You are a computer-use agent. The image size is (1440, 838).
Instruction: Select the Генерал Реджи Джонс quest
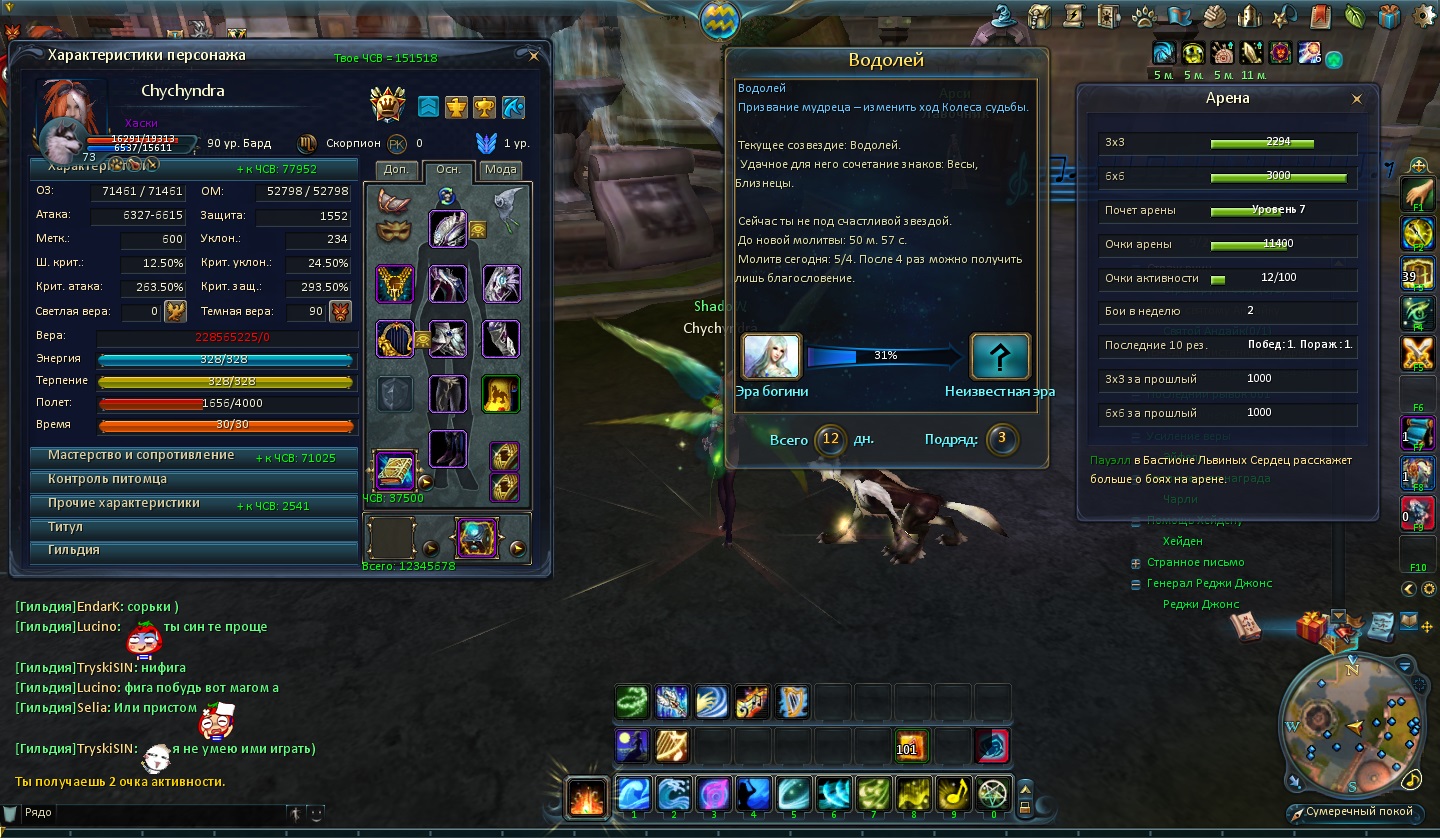point(1209,584)
